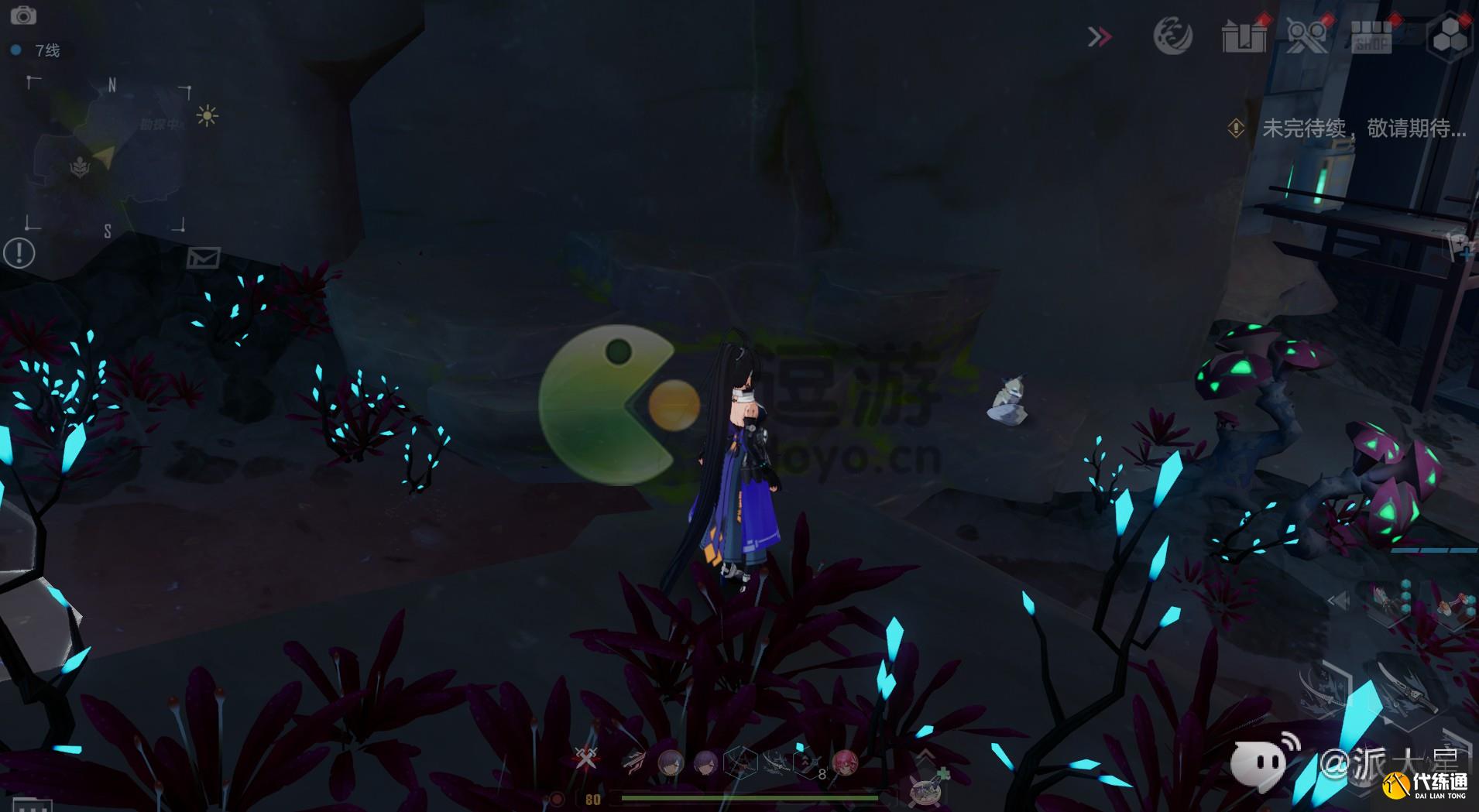The image size is (1479, 812).
Task: Open the gift box rewards menu
Action: [1244, 36]
